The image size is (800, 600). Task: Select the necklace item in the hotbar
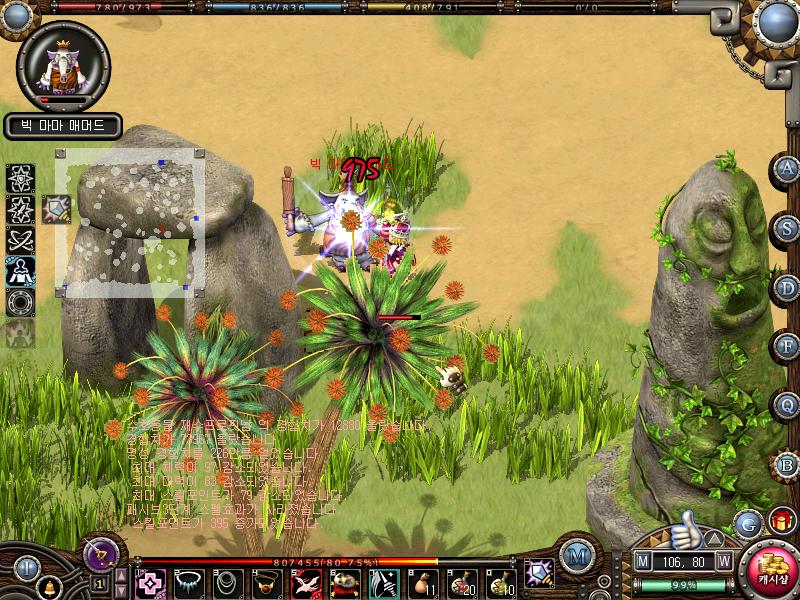click(x=188, y=583)
